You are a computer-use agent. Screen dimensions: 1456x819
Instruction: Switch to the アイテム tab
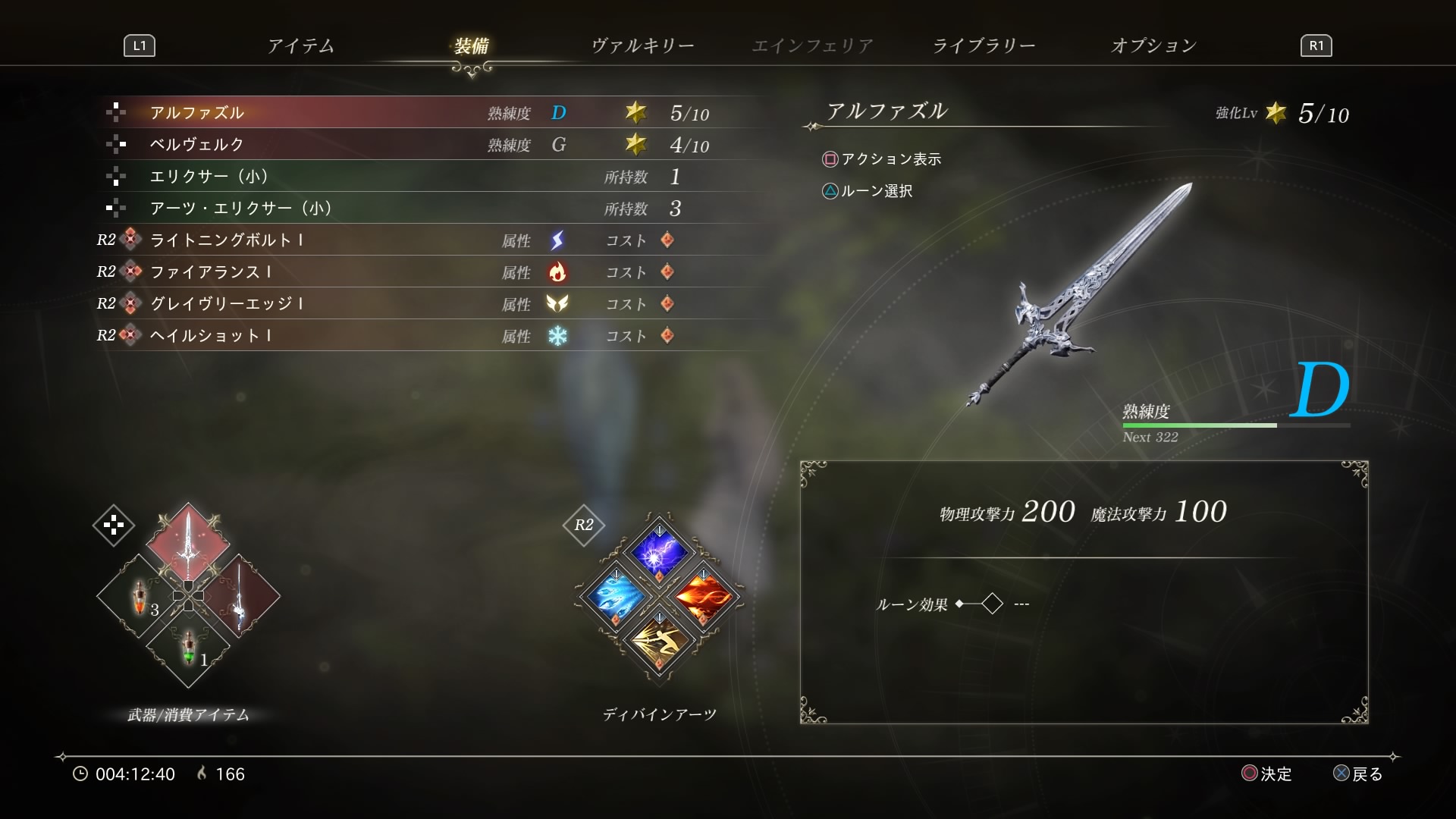[300, 45]
